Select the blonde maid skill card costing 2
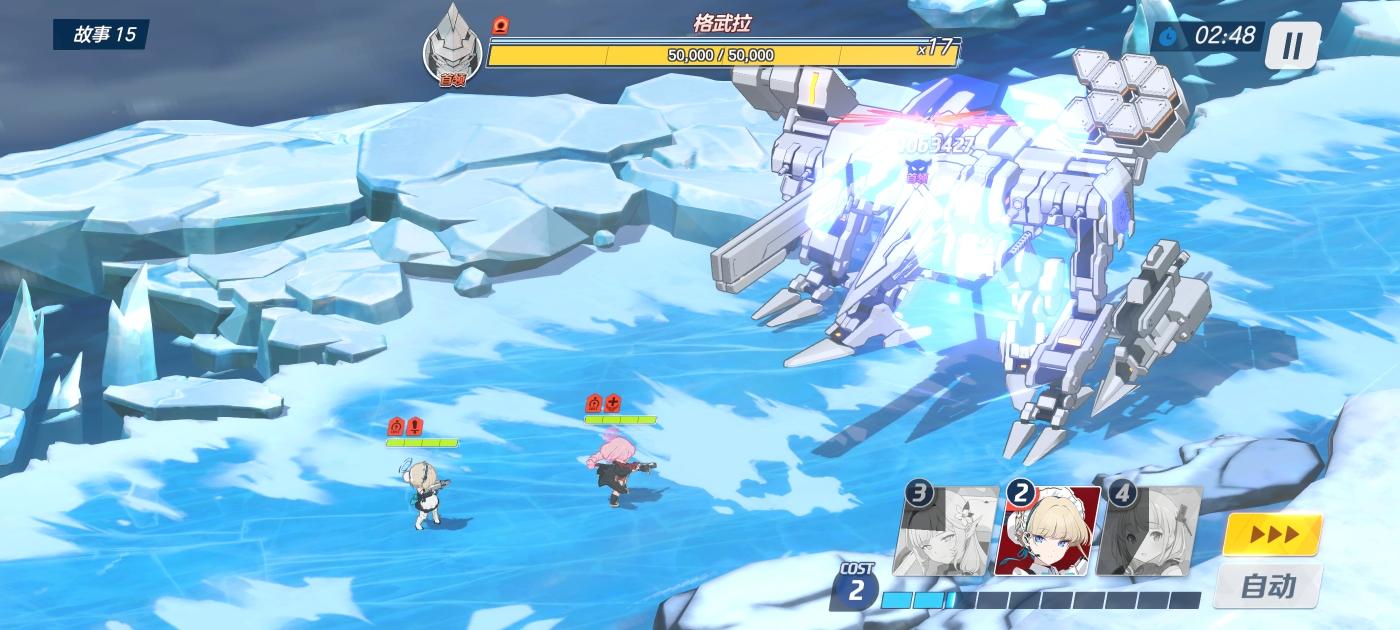This screenshot has height=630, width=1400. pos(1048,530)
